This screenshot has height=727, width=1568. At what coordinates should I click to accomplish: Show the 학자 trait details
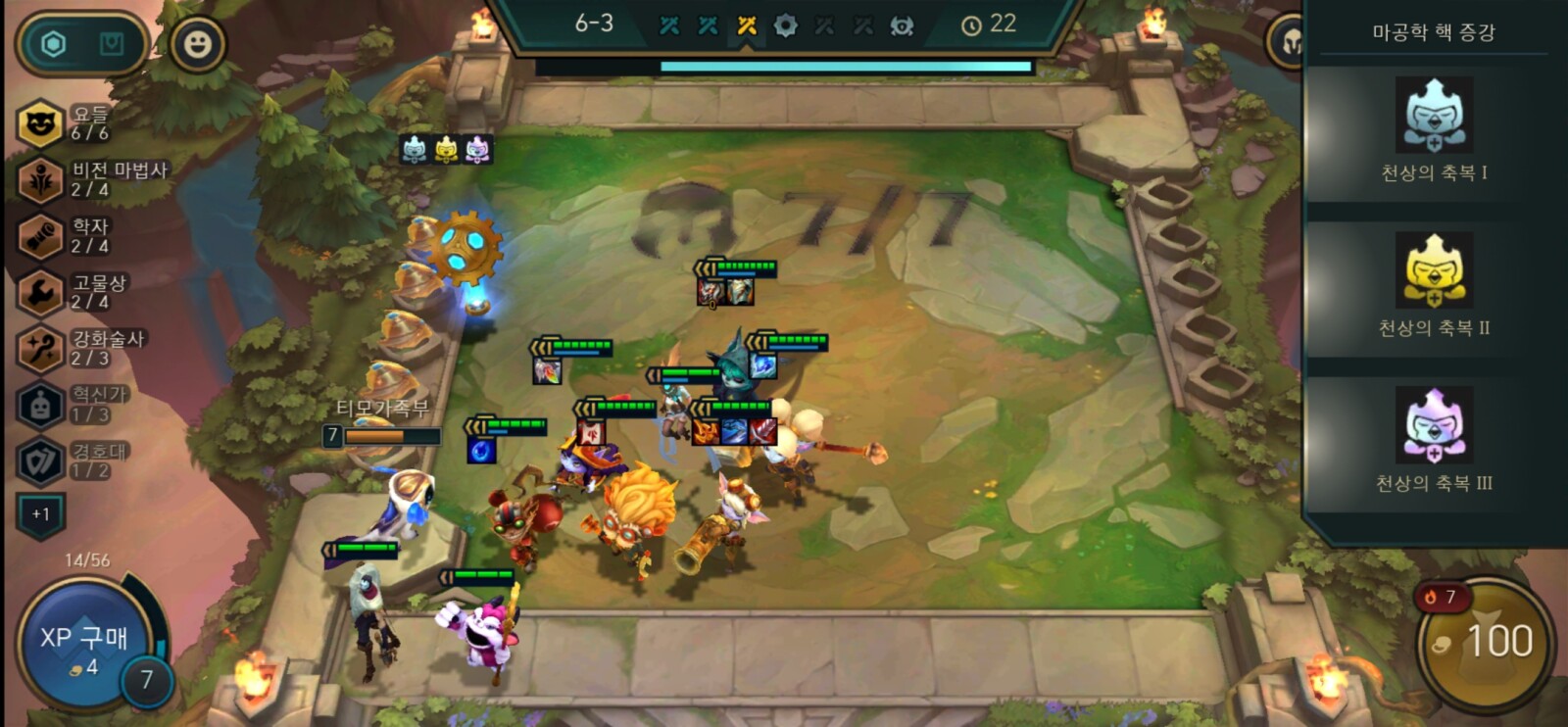point(41,236)
